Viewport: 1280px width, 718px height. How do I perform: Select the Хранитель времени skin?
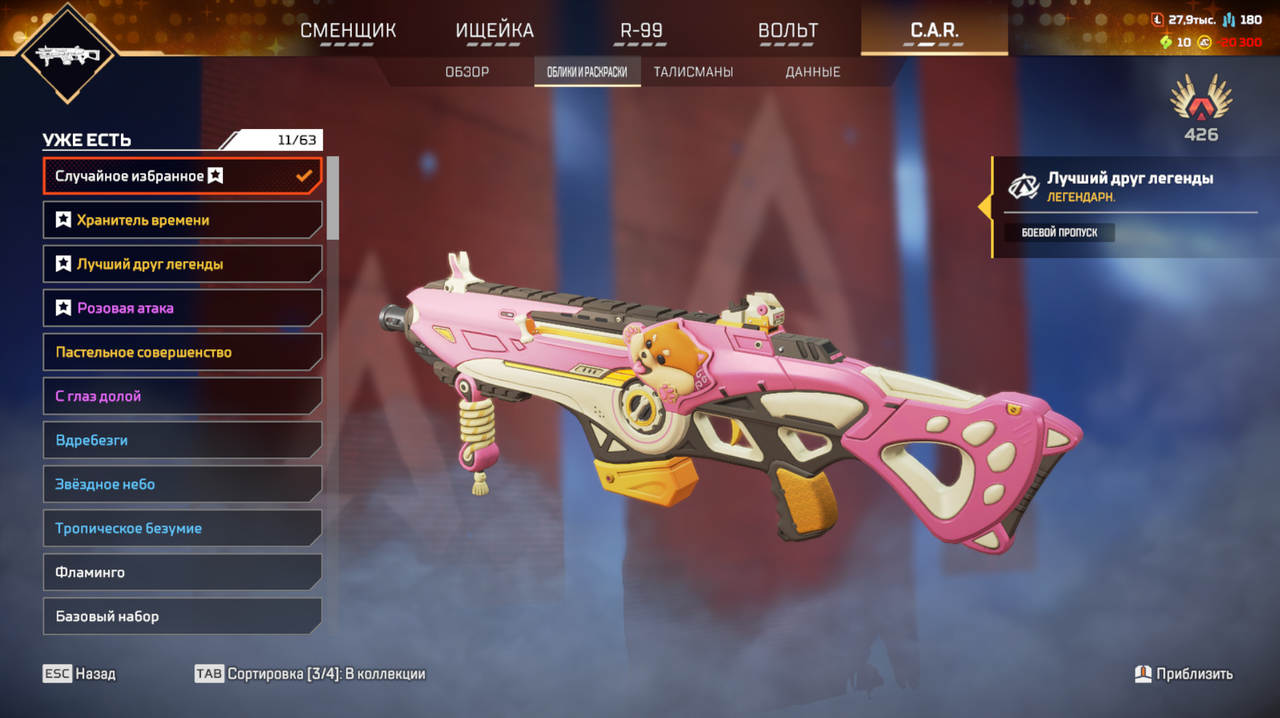182,220
